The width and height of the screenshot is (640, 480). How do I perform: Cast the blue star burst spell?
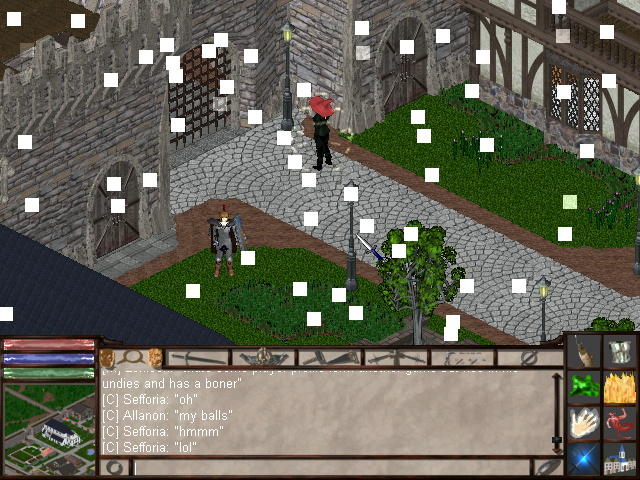pyautogui.click(x=585, y=457)
